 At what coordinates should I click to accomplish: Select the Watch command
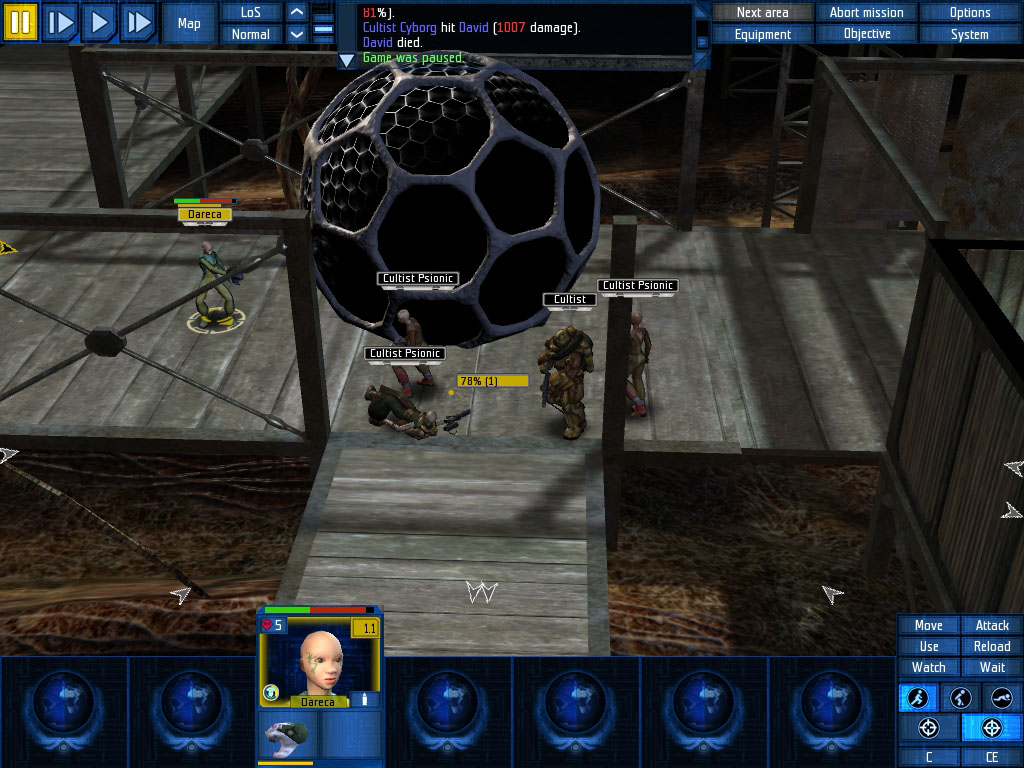(x=928, y=667)
